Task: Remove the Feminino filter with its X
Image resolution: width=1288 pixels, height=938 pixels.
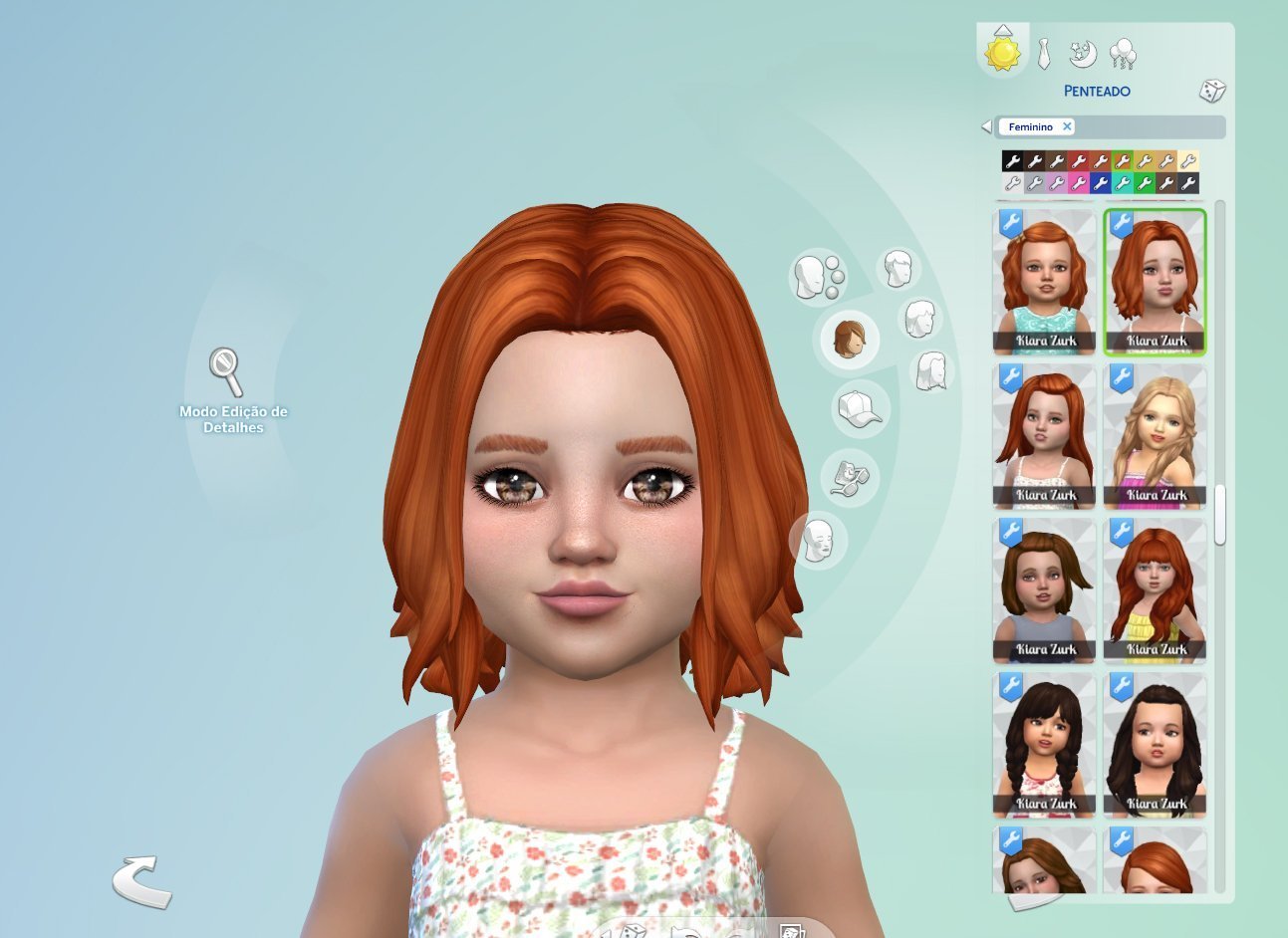Action: point(1067,125)
